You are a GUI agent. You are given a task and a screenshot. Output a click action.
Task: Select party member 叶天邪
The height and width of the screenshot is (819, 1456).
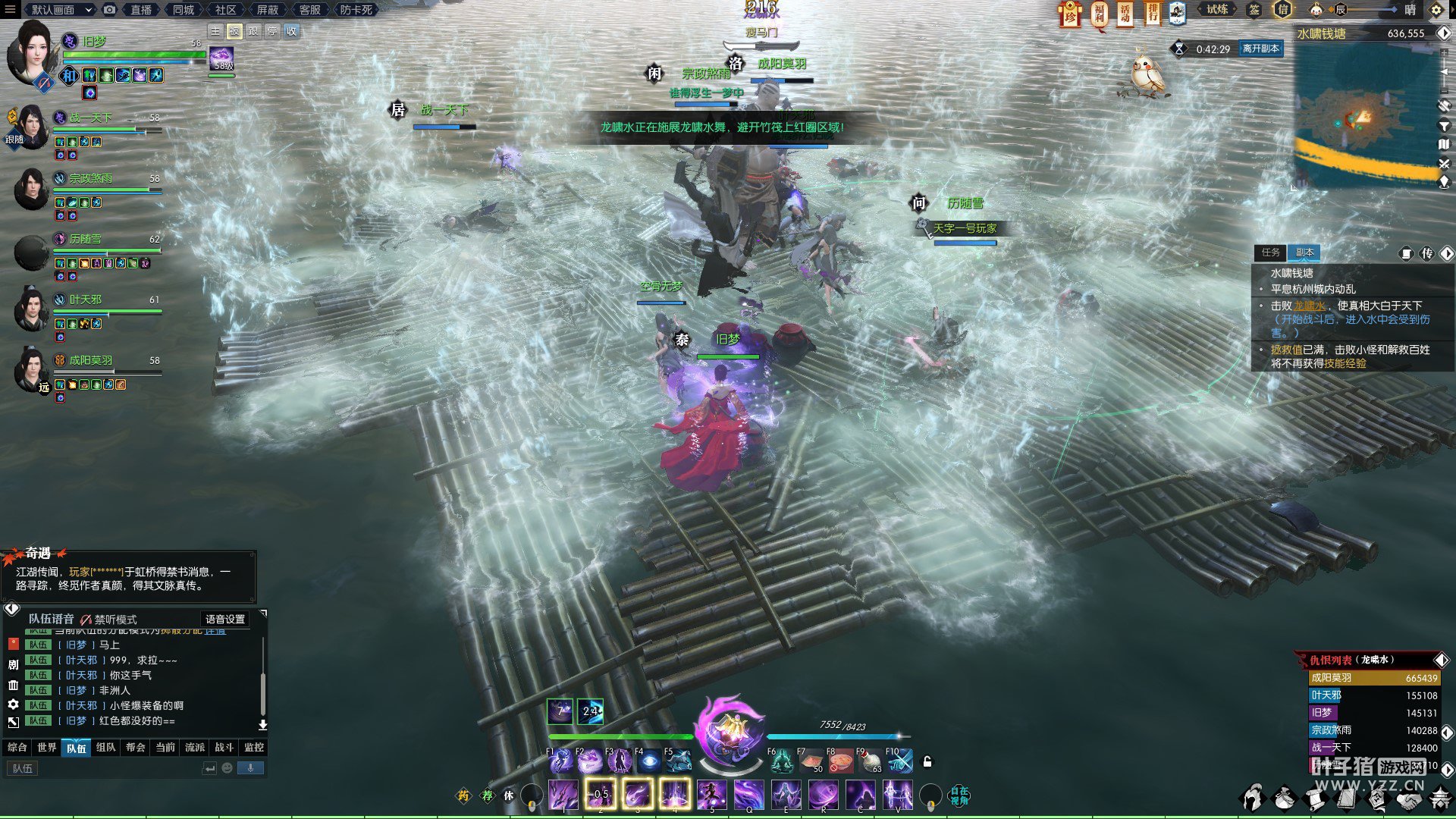tap(86, 300)
